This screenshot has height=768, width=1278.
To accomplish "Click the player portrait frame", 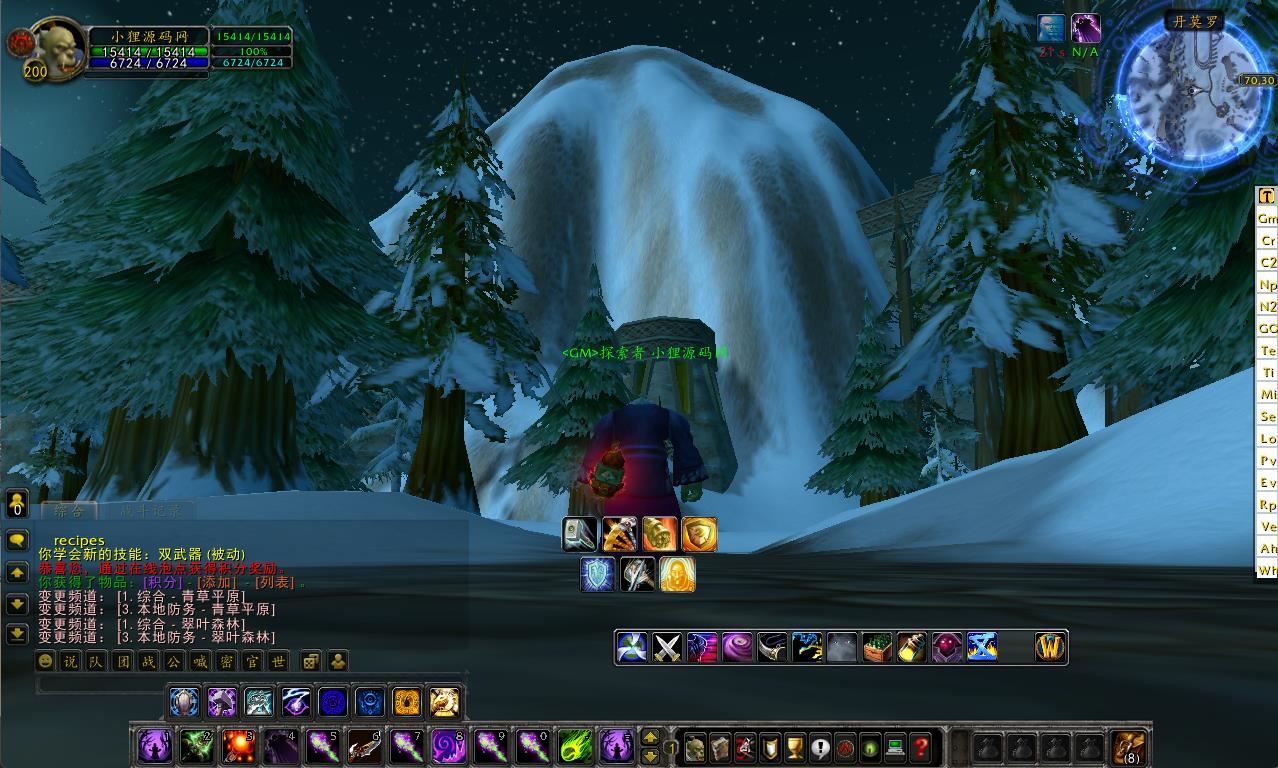I will click(59, 48).
